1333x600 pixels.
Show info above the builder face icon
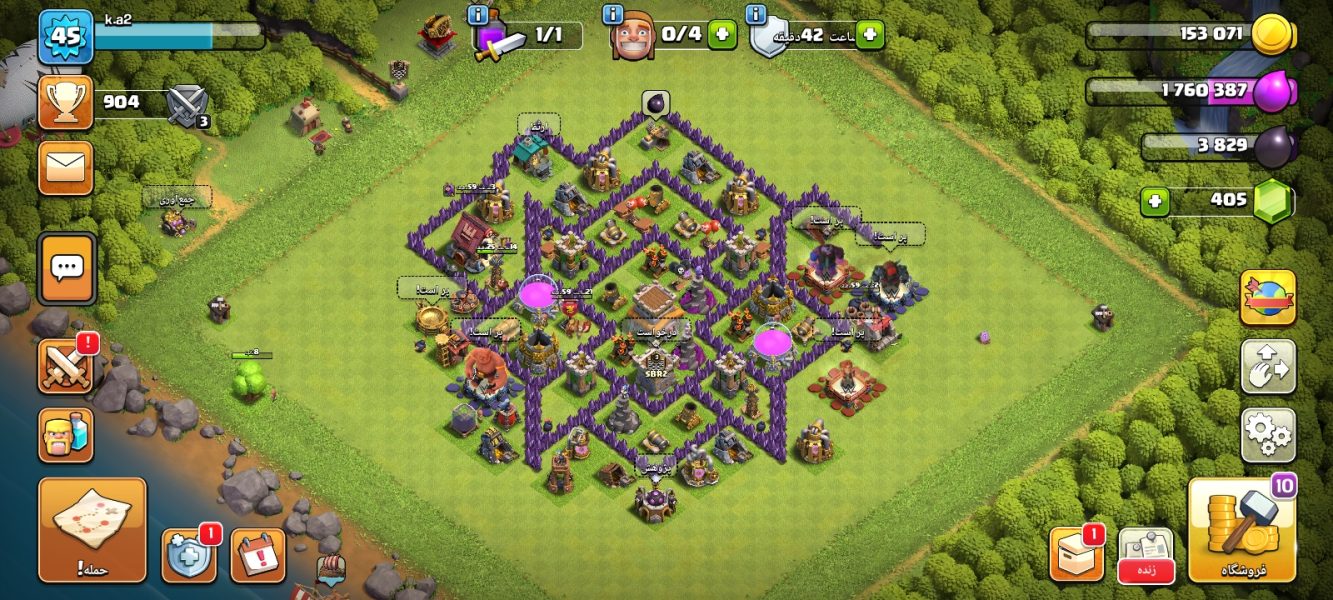click(614, 15)
